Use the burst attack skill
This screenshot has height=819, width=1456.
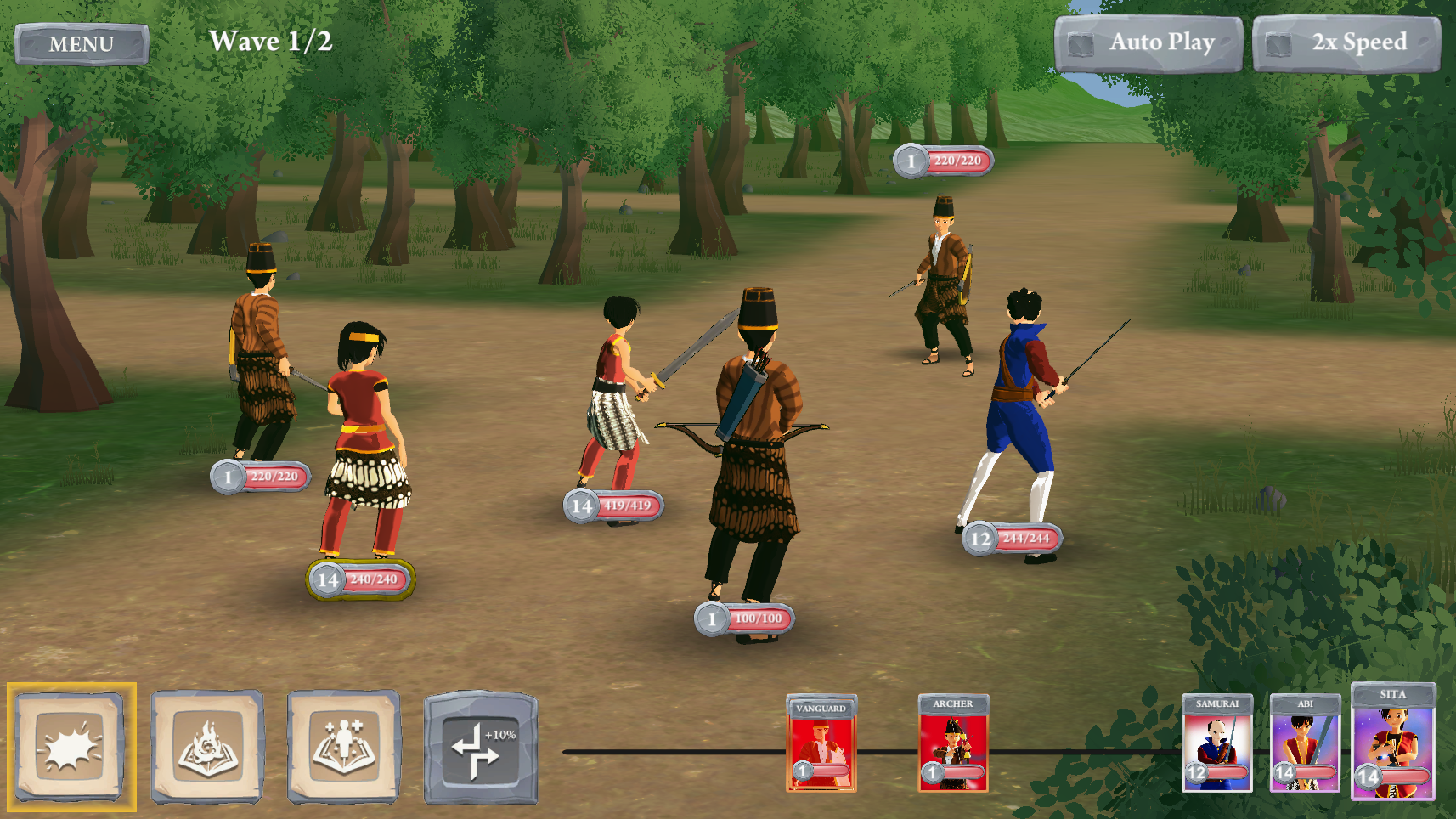[71, 747]
